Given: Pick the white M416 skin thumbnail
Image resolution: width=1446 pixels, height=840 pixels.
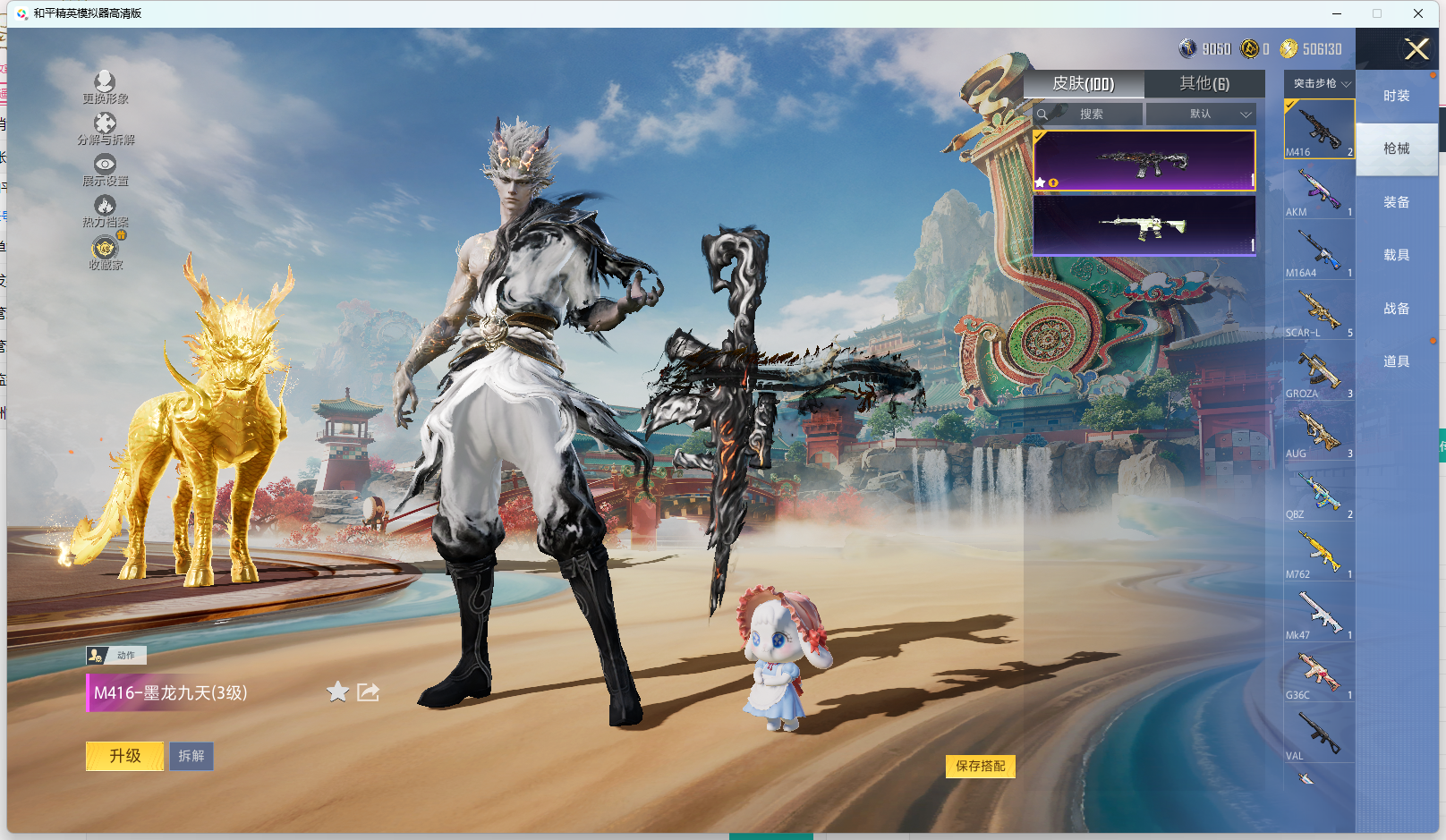Looking at the screenshot, I should 1144,225.
